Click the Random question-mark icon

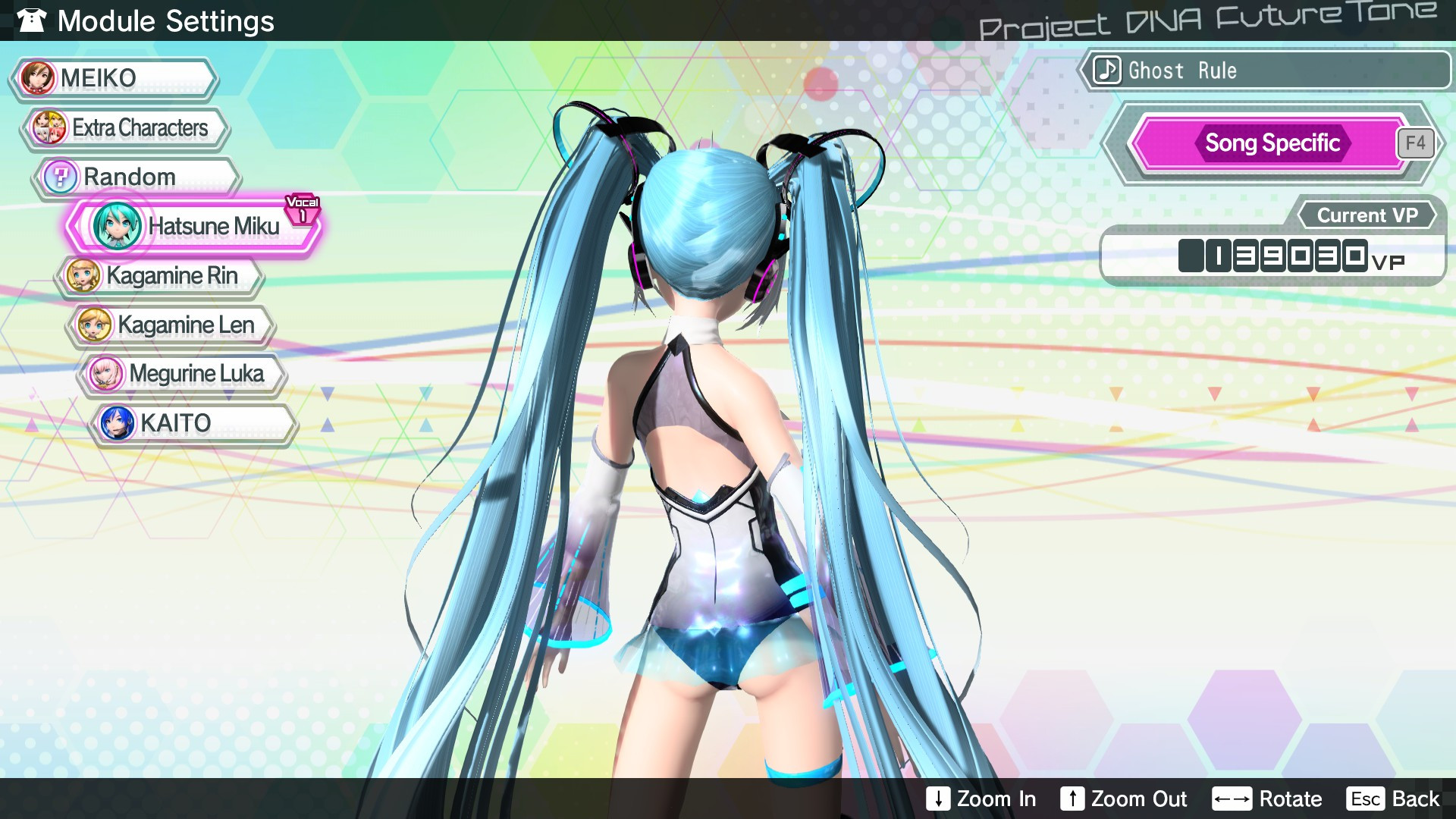[x=61, y=176]
